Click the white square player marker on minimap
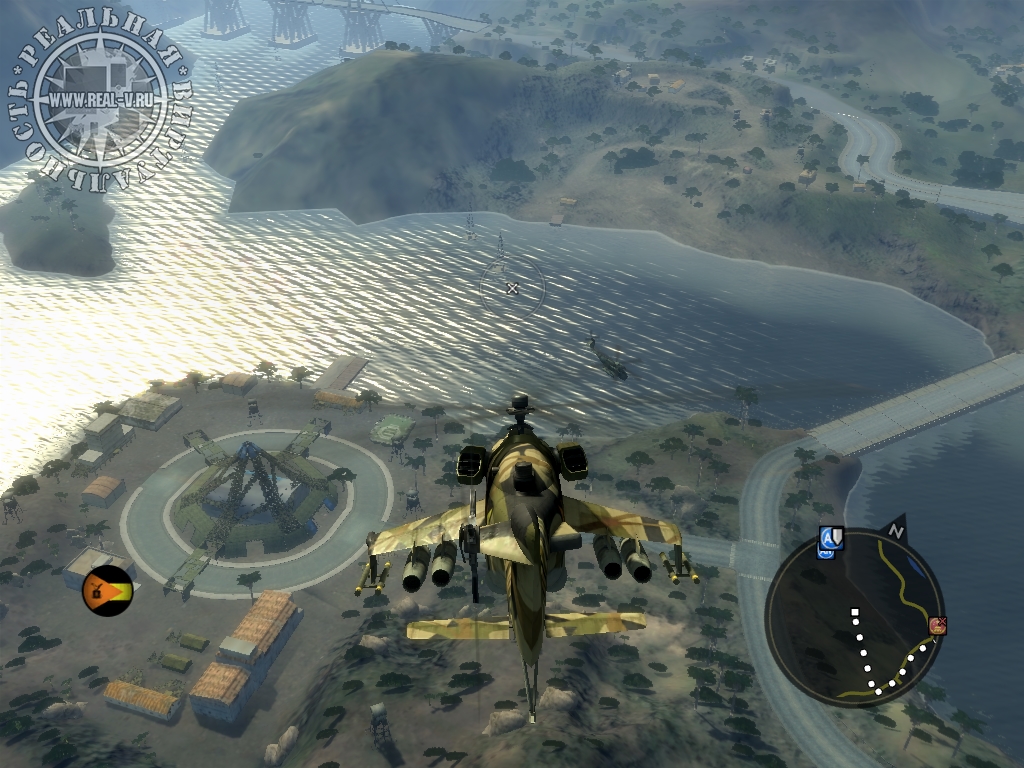1024x768 pixels. [x=855, y=611]
